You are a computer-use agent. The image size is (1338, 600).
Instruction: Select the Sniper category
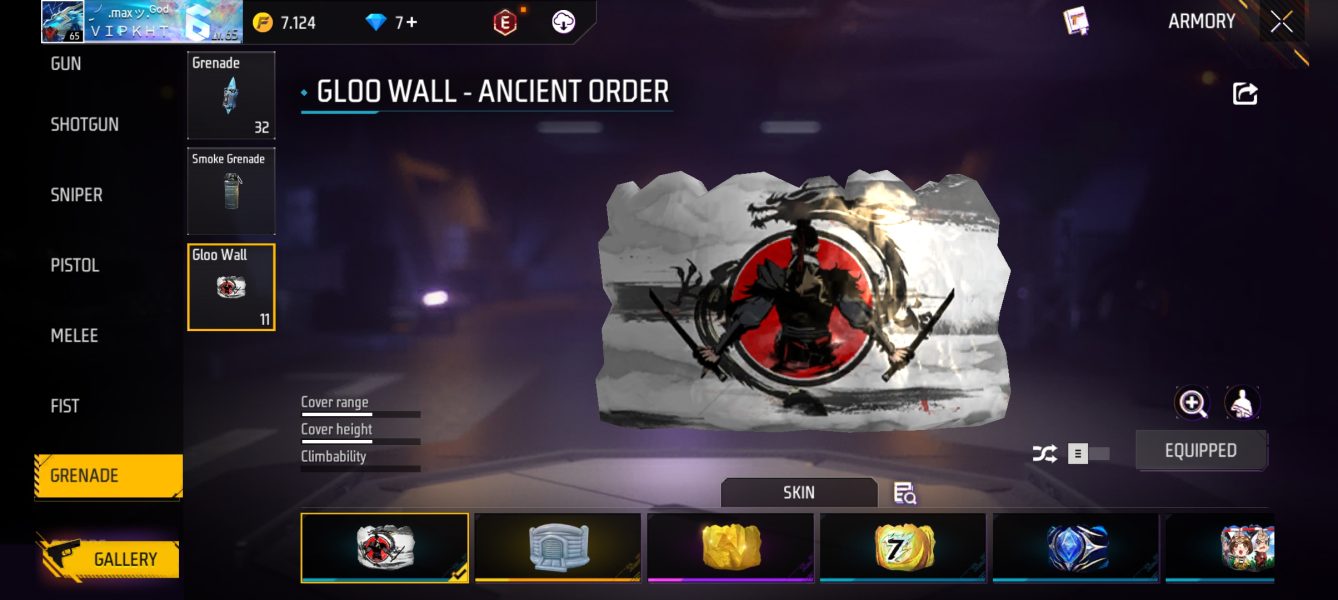tap(77, 195)
